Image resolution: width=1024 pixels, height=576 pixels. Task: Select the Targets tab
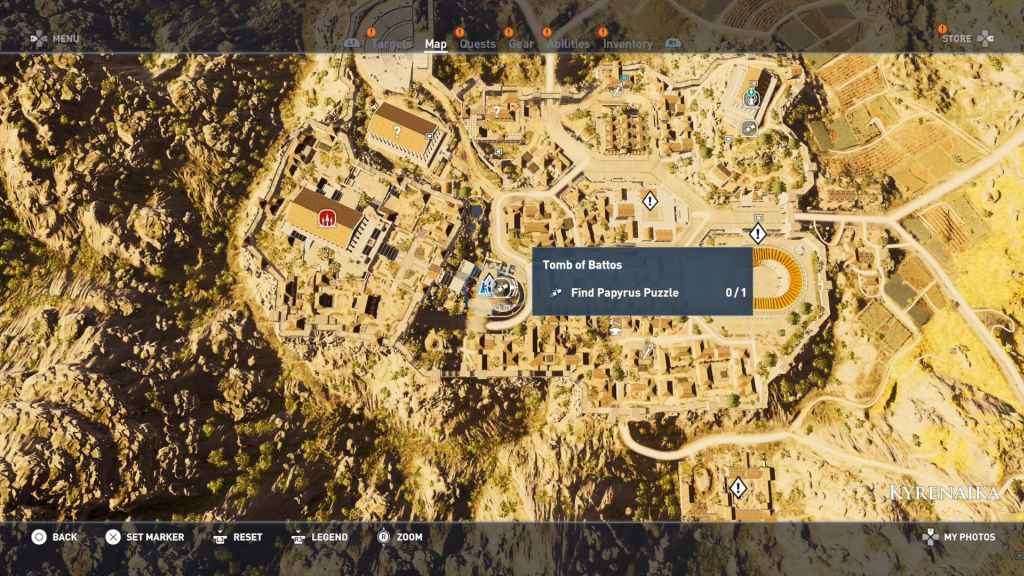pyautogui.click(x=391, y=44)
